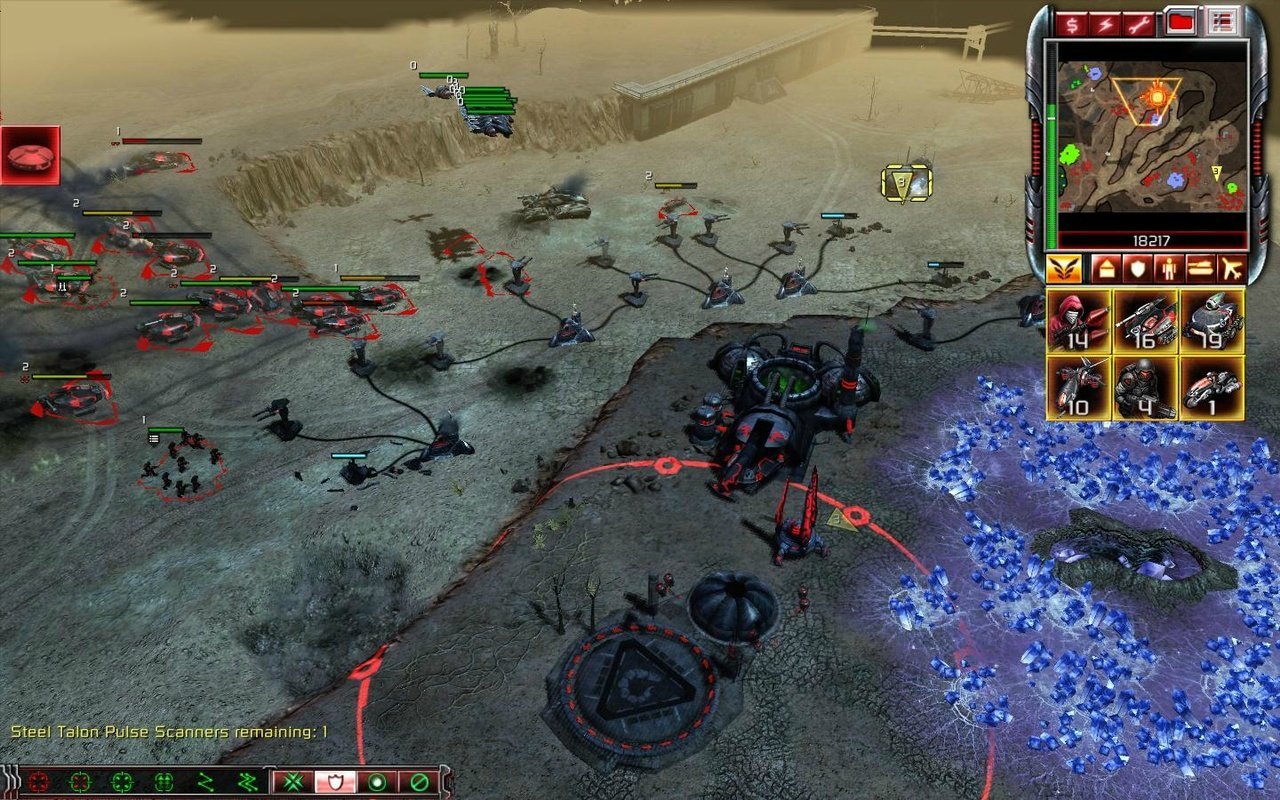Select the highlighted Nod faction emblem tab

point(1064,269)
